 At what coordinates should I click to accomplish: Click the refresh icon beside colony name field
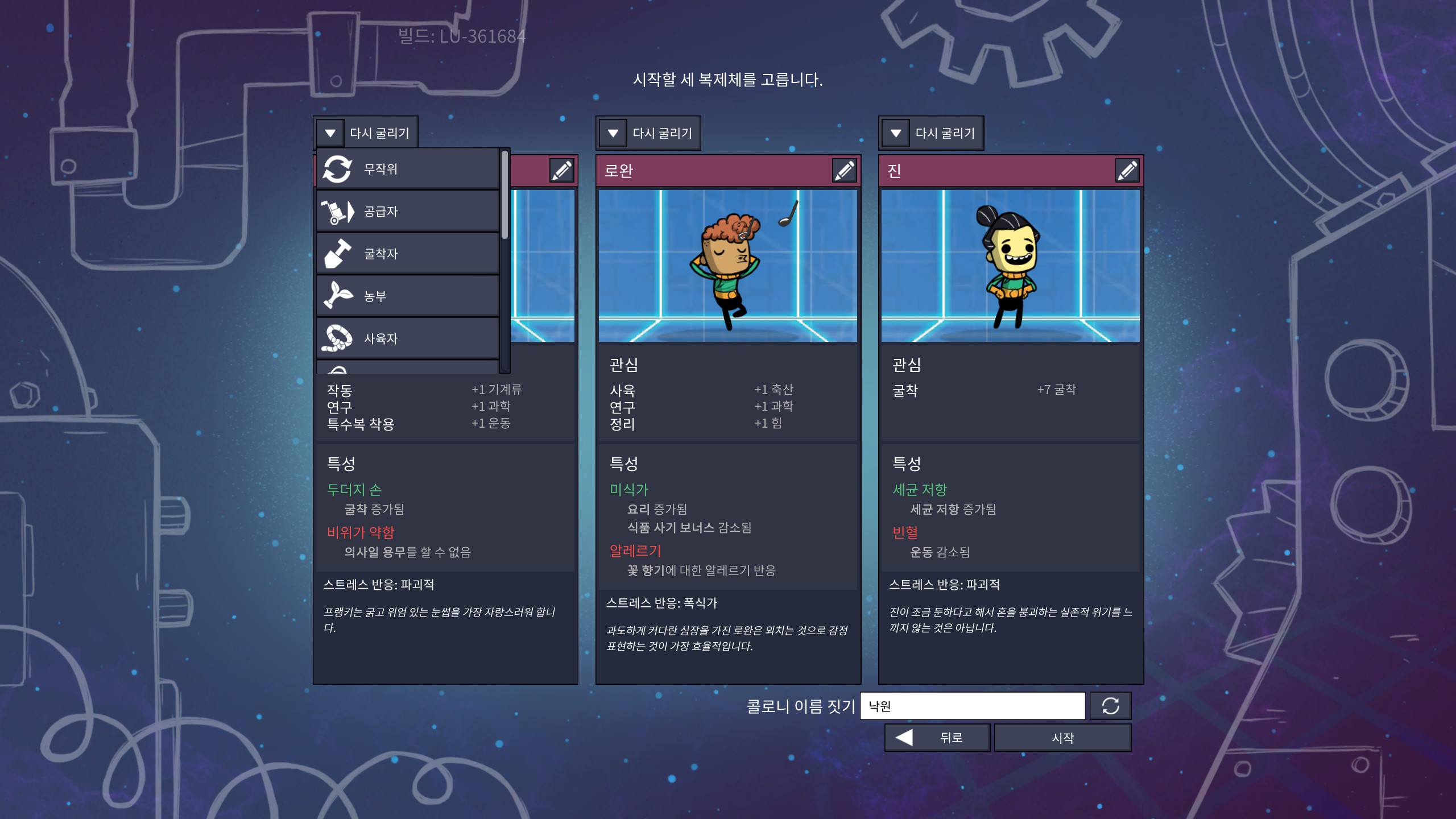pos(1110,706)
